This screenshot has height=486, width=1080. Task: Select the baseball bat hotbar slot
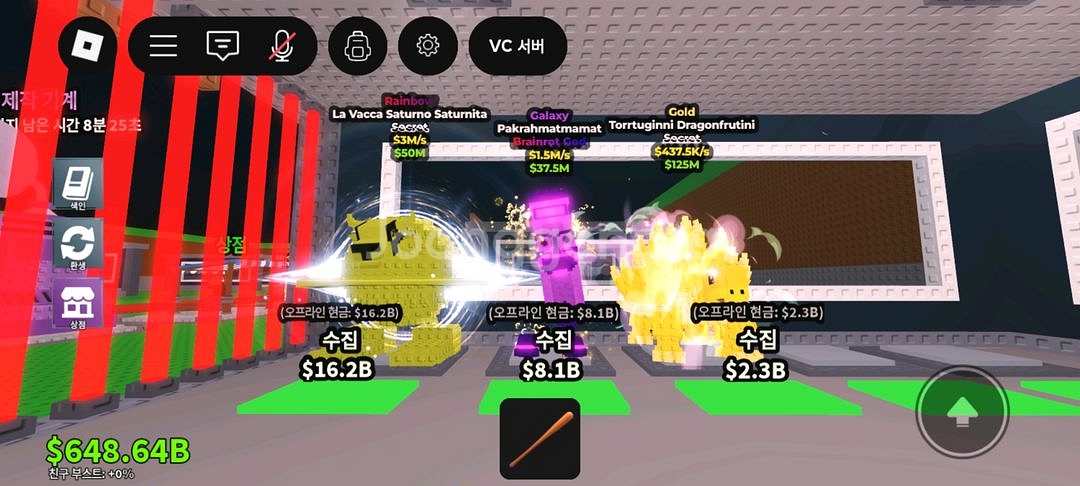coord(540,438)
